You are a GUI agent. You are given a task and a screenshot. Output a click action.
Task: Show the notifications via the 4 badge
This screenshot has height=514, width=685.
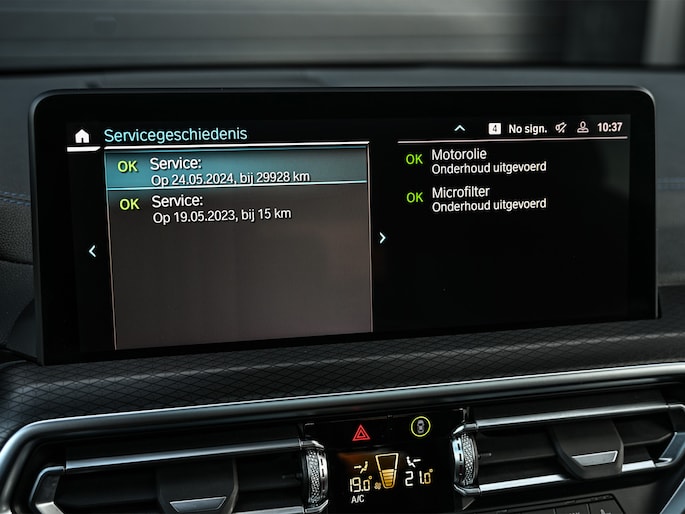(x=494, y=128)
